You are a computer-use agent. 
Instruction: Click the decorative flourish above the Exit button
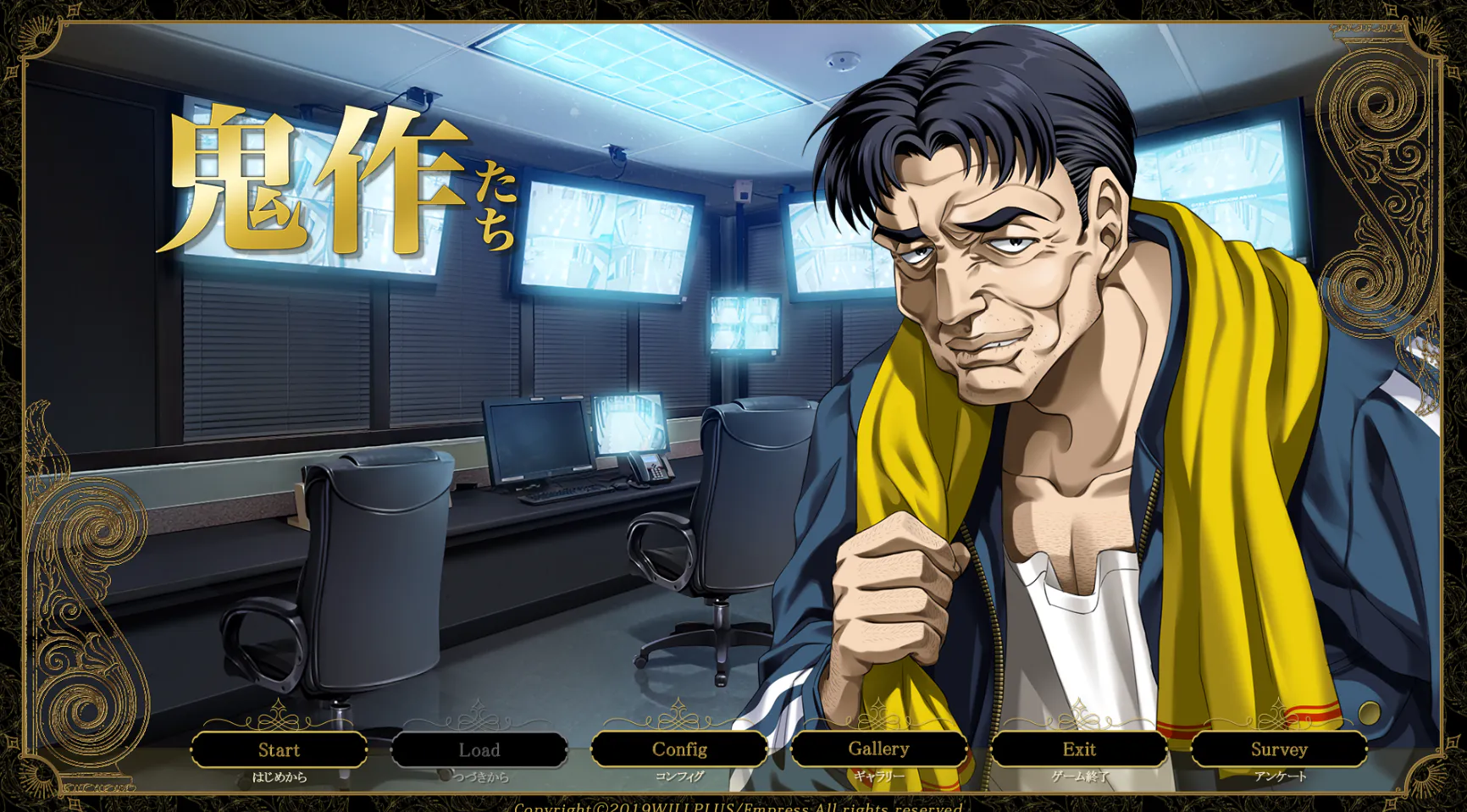point(1078,721)
